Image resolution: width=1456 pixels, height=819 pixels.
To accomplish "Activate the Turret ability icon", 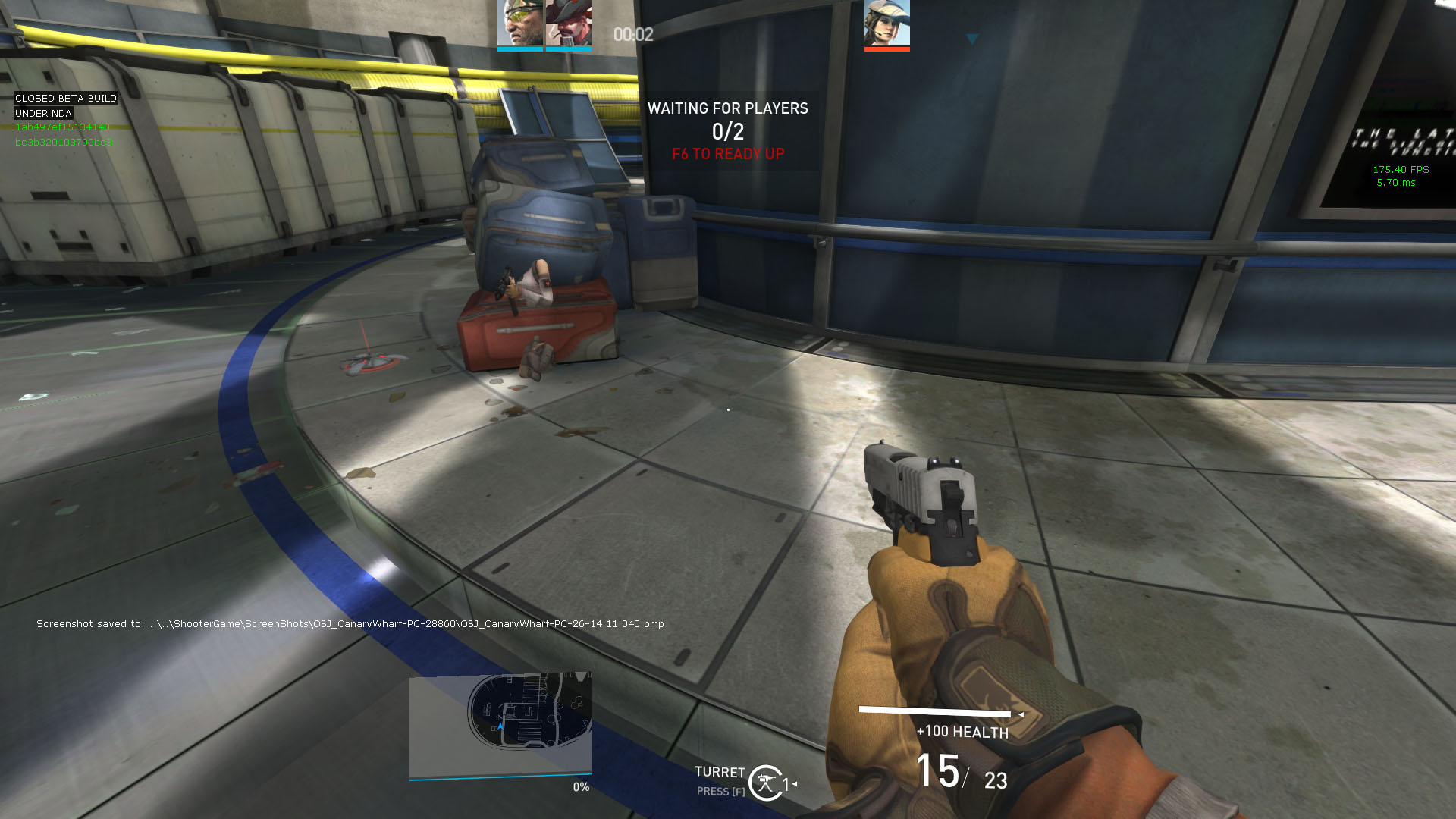I will [x=766, y=783].
